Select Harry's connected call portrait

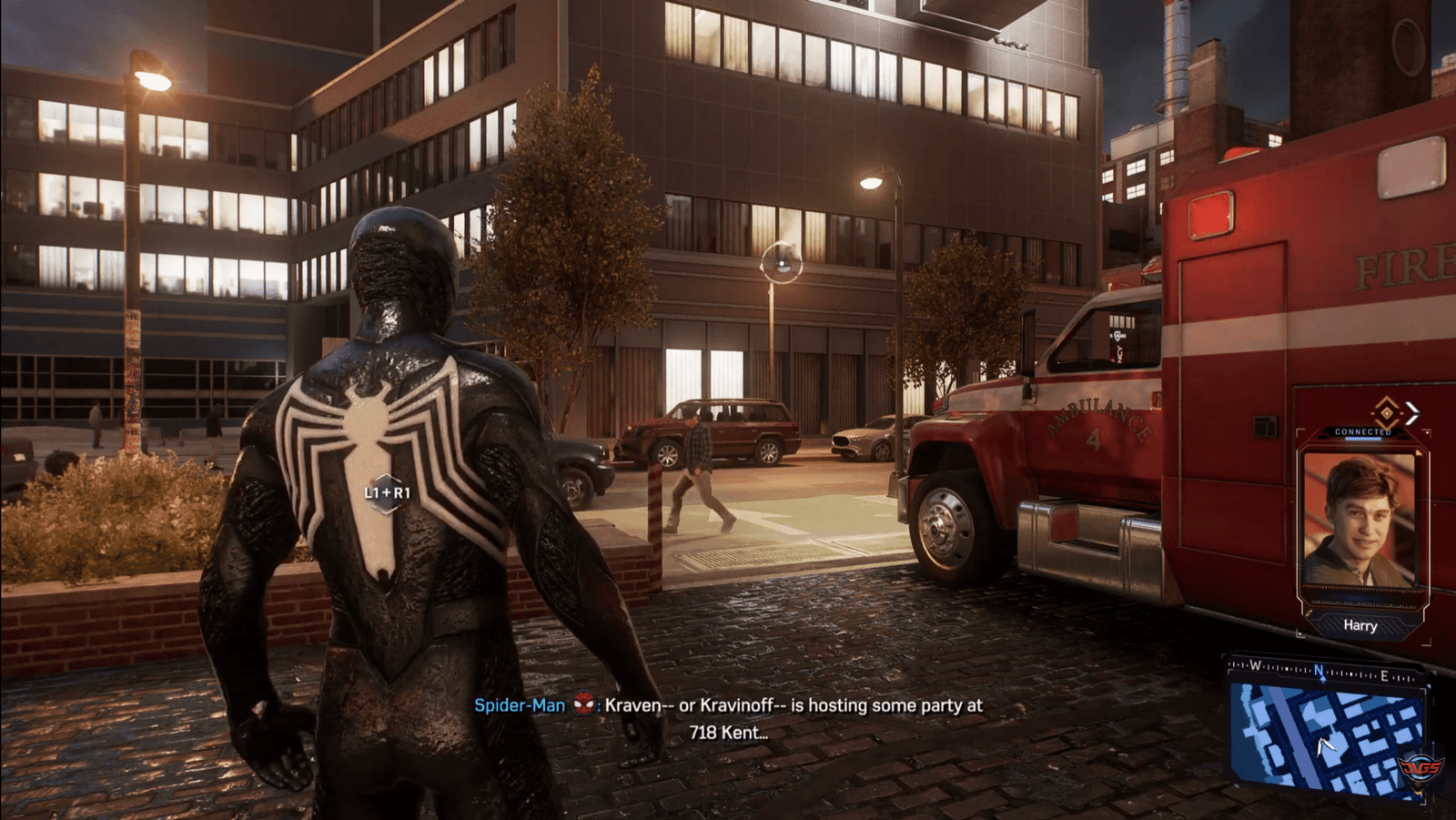tap(1360, 521)
